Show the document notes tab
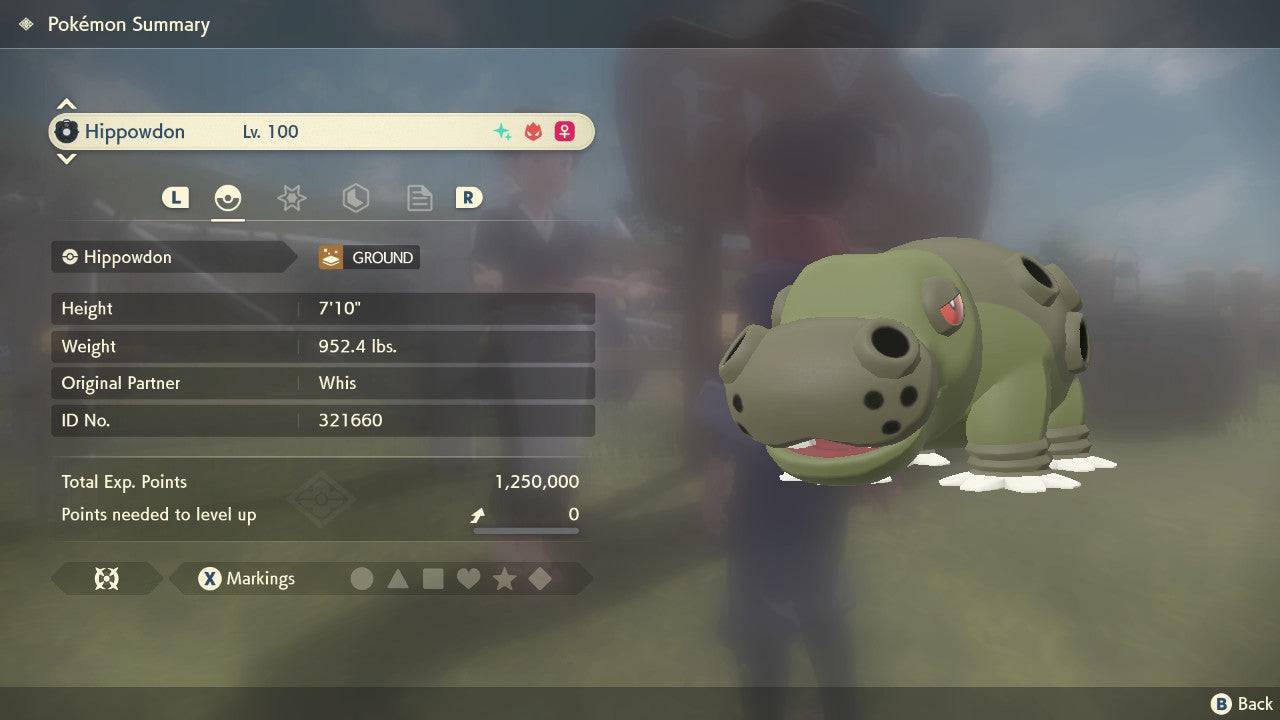Image resolution: width=1280 pixels, height=720 pixels. 419,198
